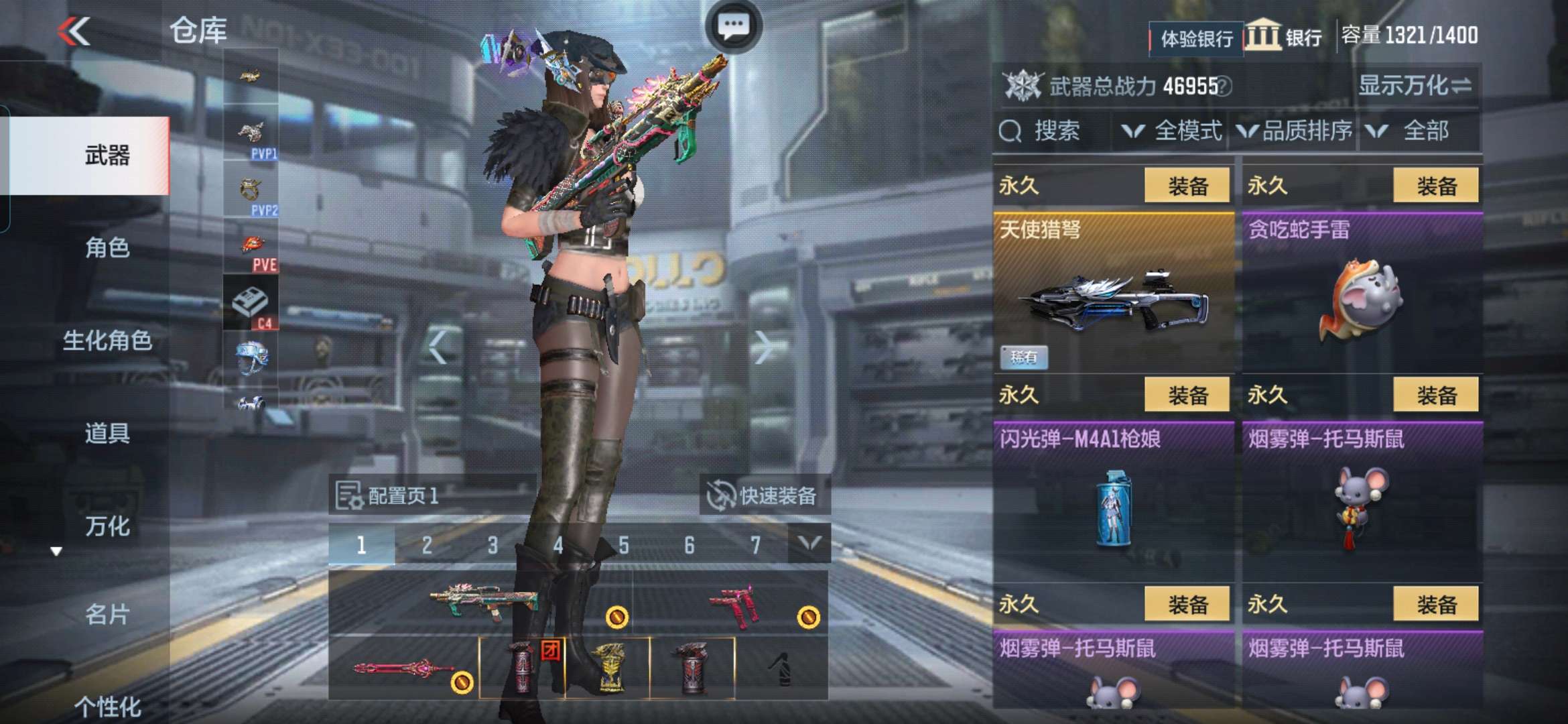Equip the 贪吃蛇手雷 grenade
The width and height of the screenshot is (1568, 724).
click(x=1435, y=186)
